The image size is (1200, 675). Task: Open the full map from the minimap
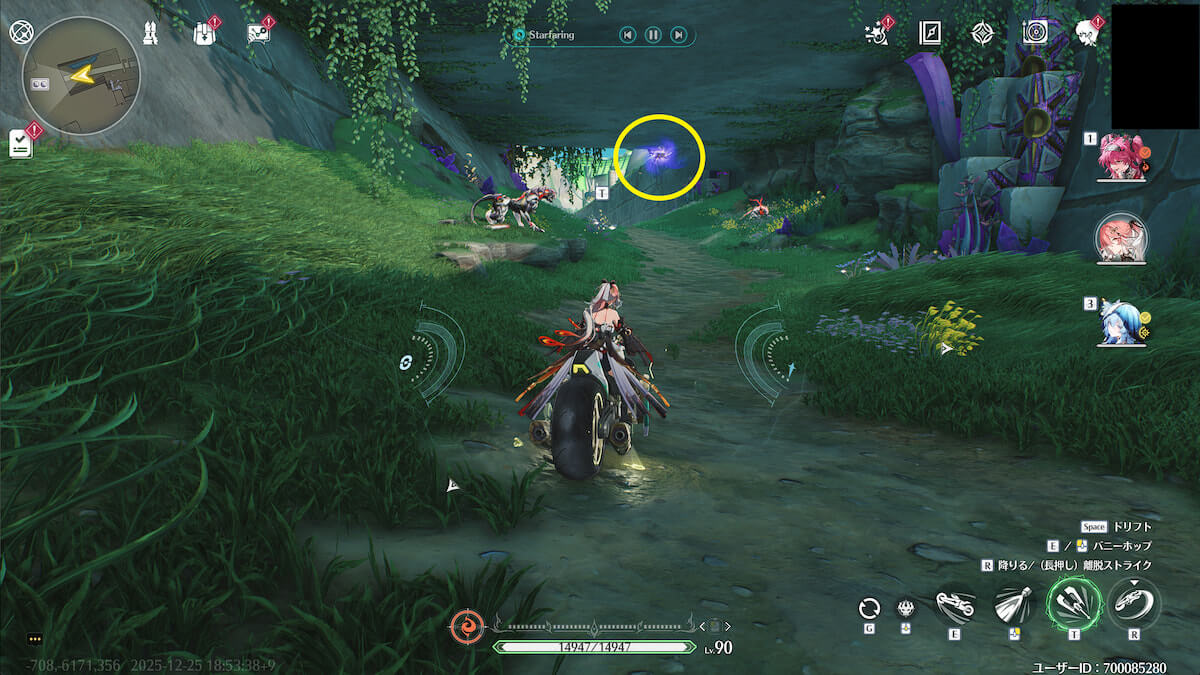tap(80, 75)
